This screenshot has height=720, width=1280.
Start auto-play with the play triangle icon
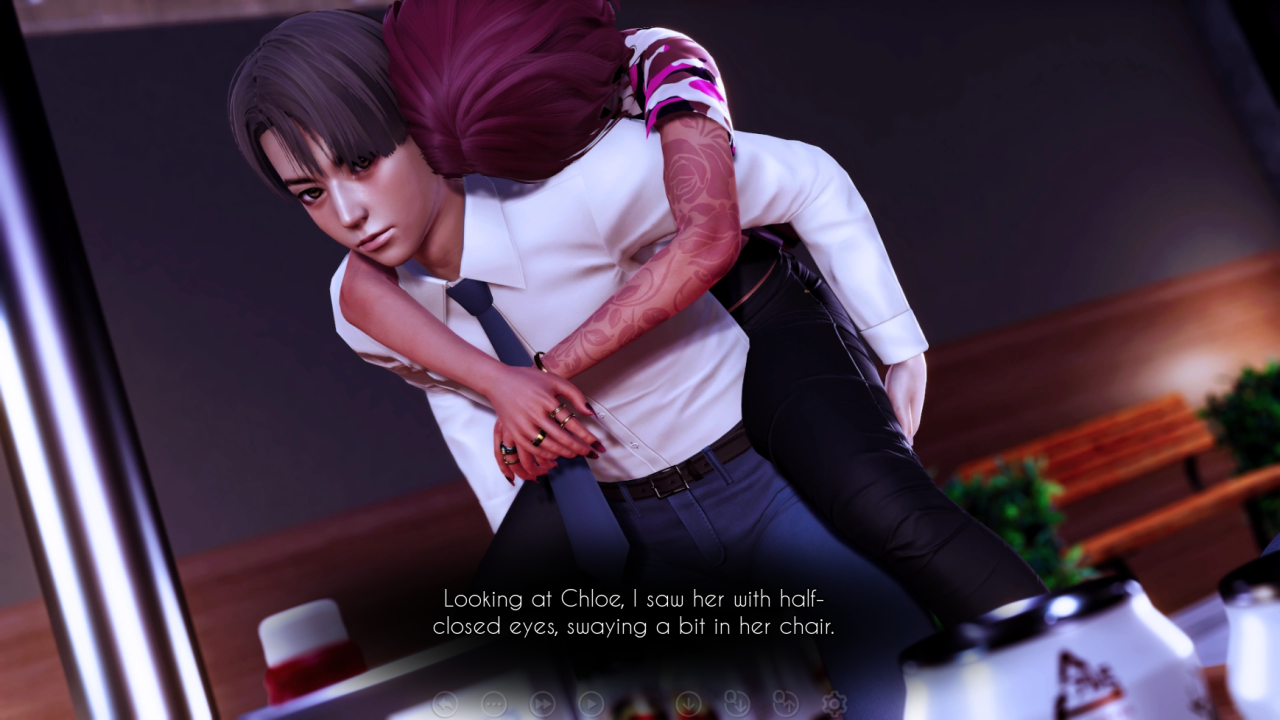point(591,704)
